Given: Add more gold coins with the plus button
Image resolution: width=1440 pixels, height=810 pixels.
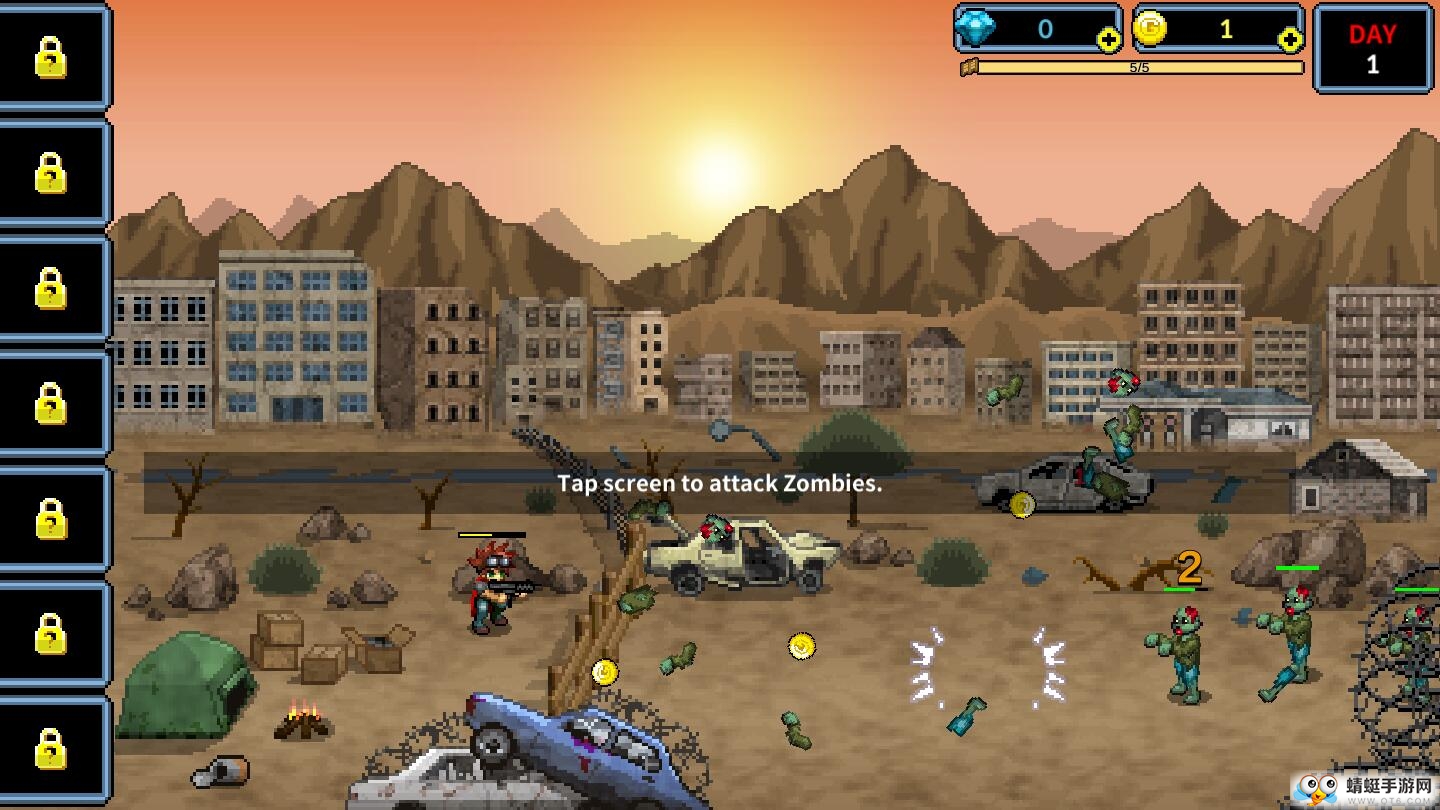Looking at the screenshot, I should tap(1290, 40).
